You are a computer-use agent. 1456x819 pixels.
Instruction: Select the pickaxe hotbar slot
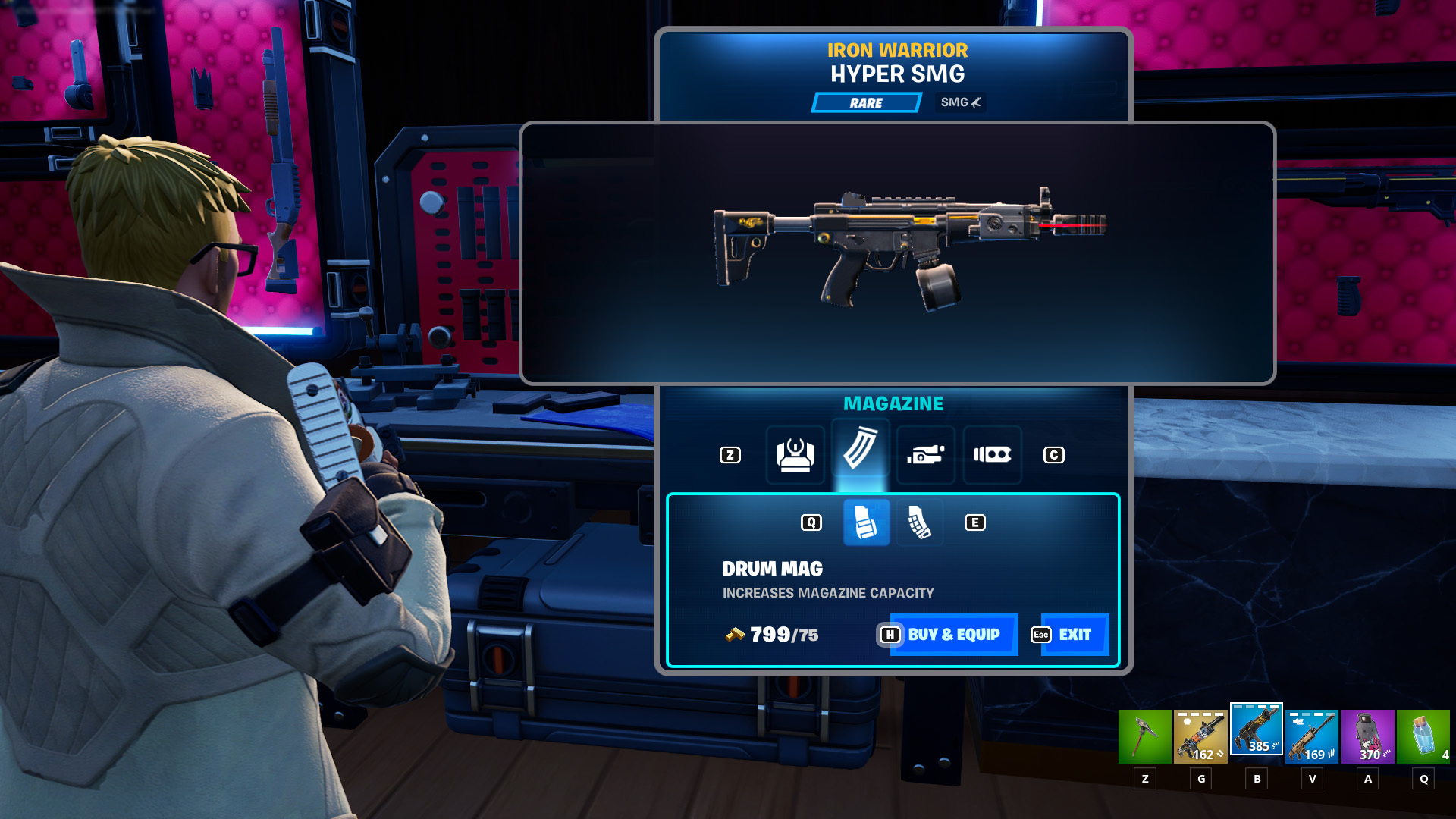(1144, 736)
